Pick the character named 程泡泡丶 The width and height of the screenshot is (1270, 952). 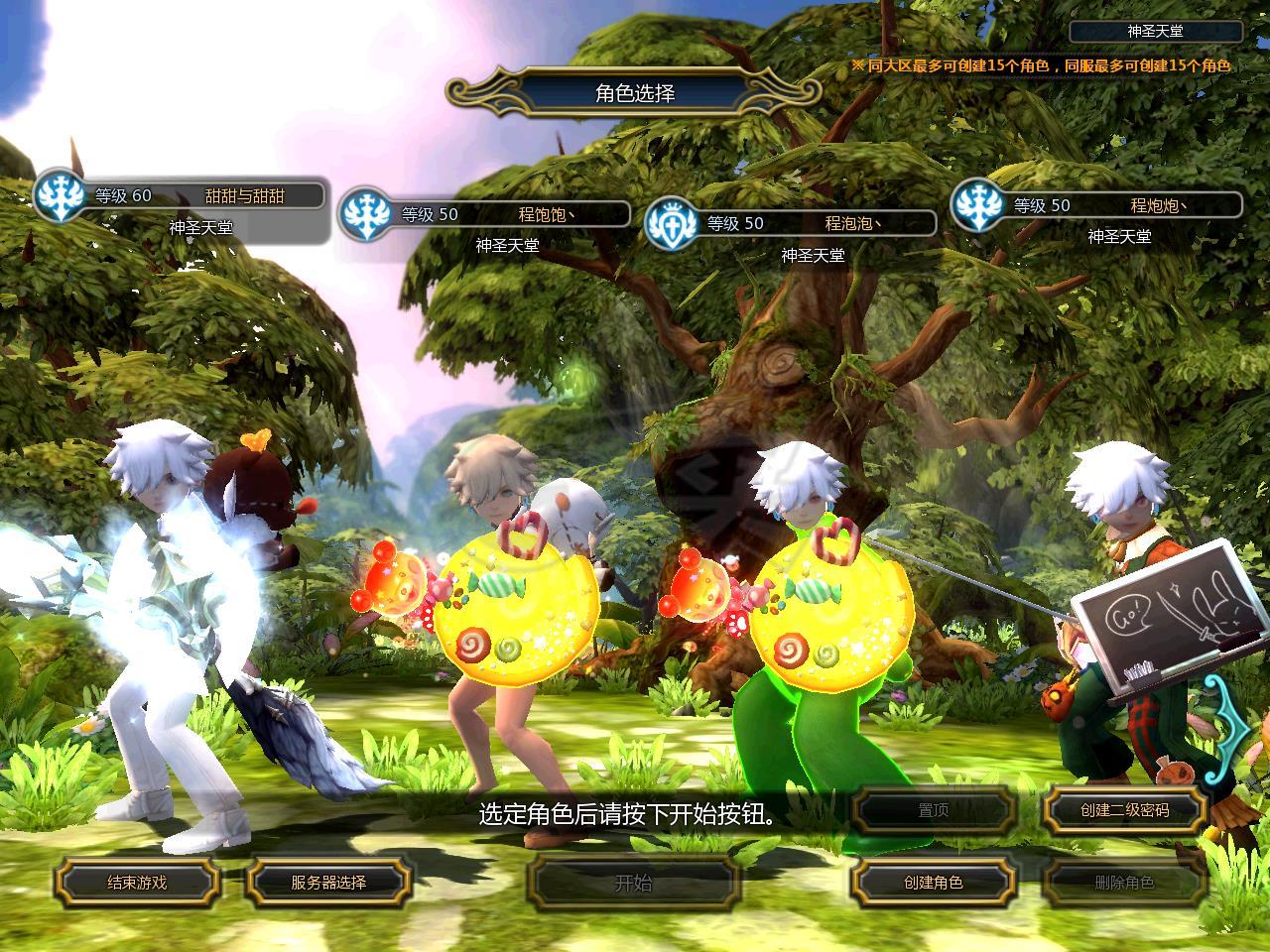[792, 224]
